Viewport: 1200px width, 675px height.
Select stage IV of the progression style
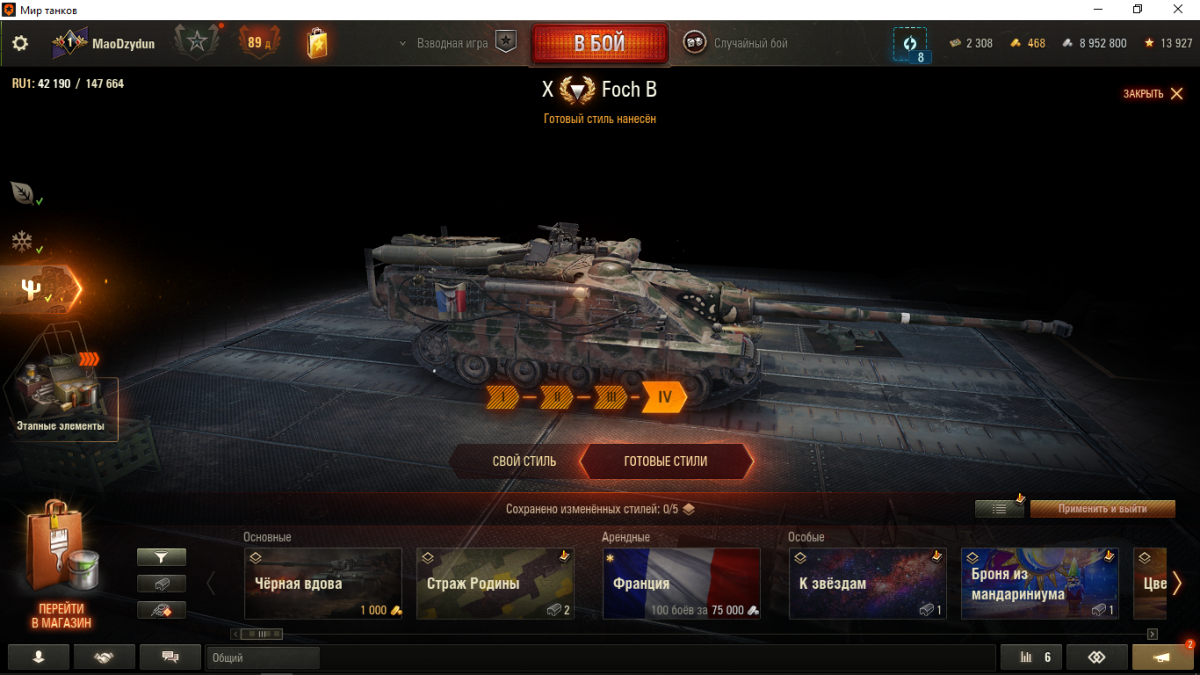coord(664,397)
